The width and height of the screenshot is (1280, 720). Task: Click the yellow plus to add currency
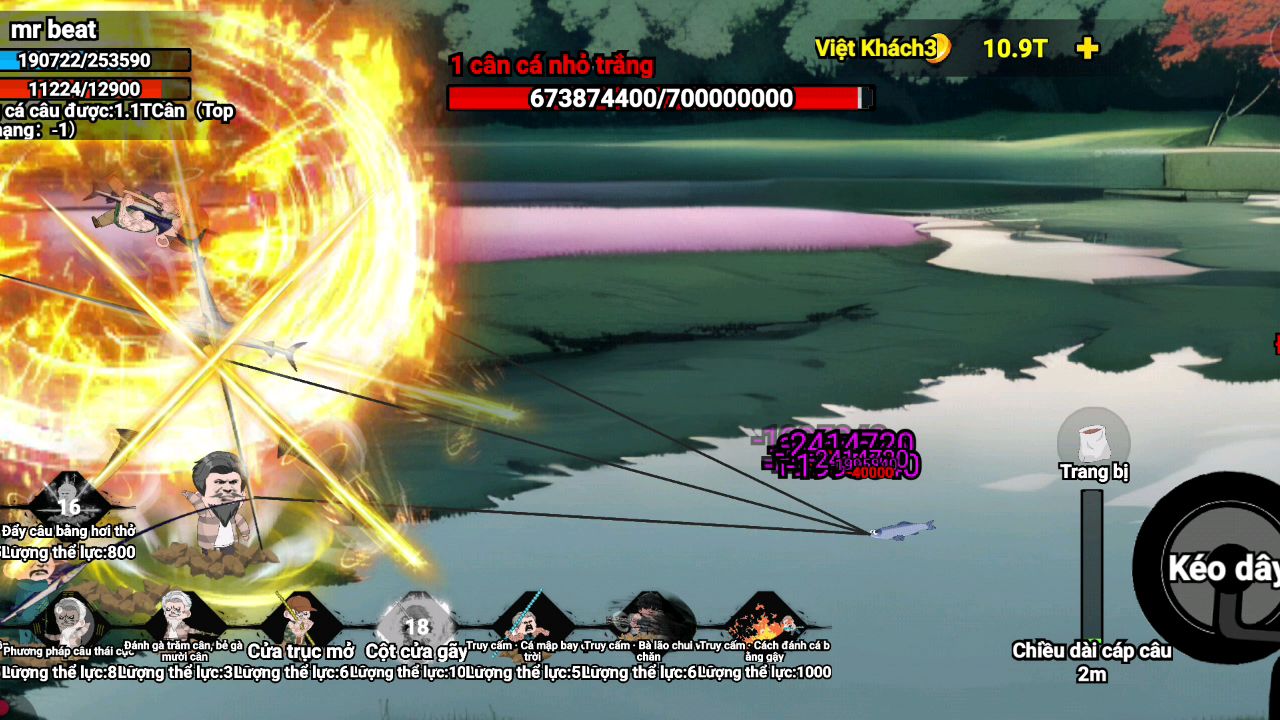click(1088, 48)
